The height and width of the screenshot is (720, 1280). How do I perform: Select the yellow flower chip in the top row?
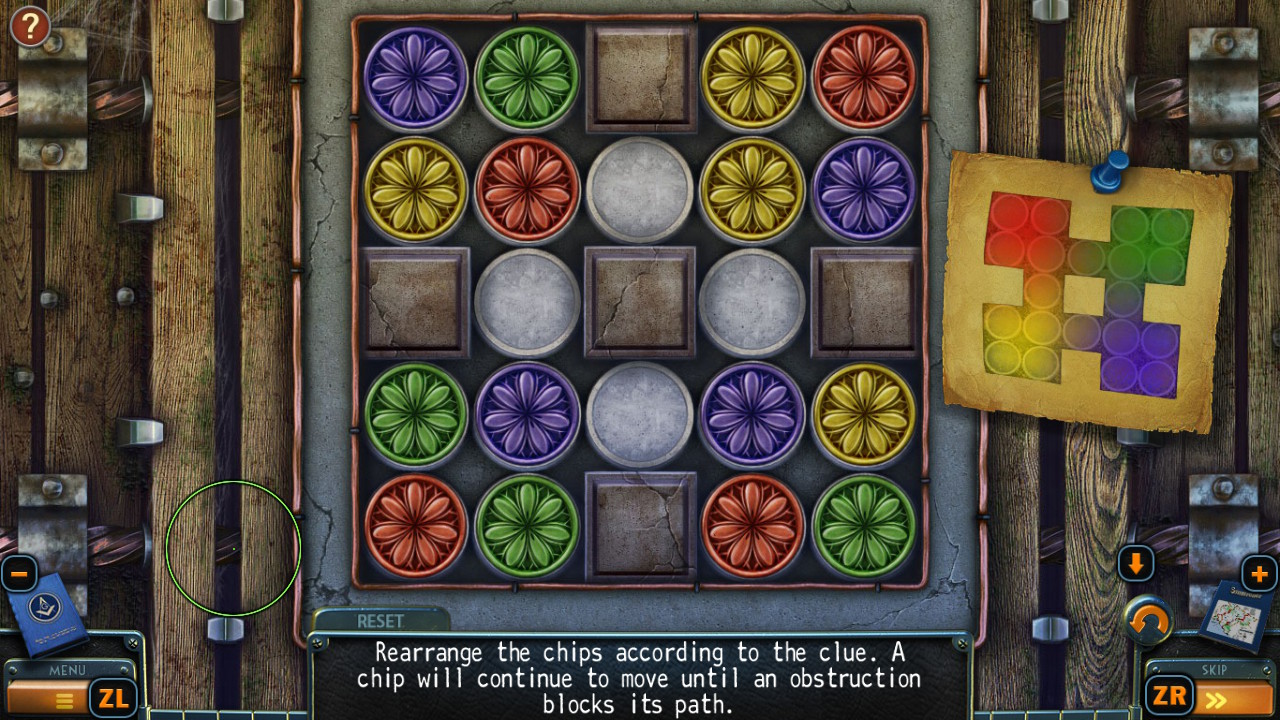752,75
